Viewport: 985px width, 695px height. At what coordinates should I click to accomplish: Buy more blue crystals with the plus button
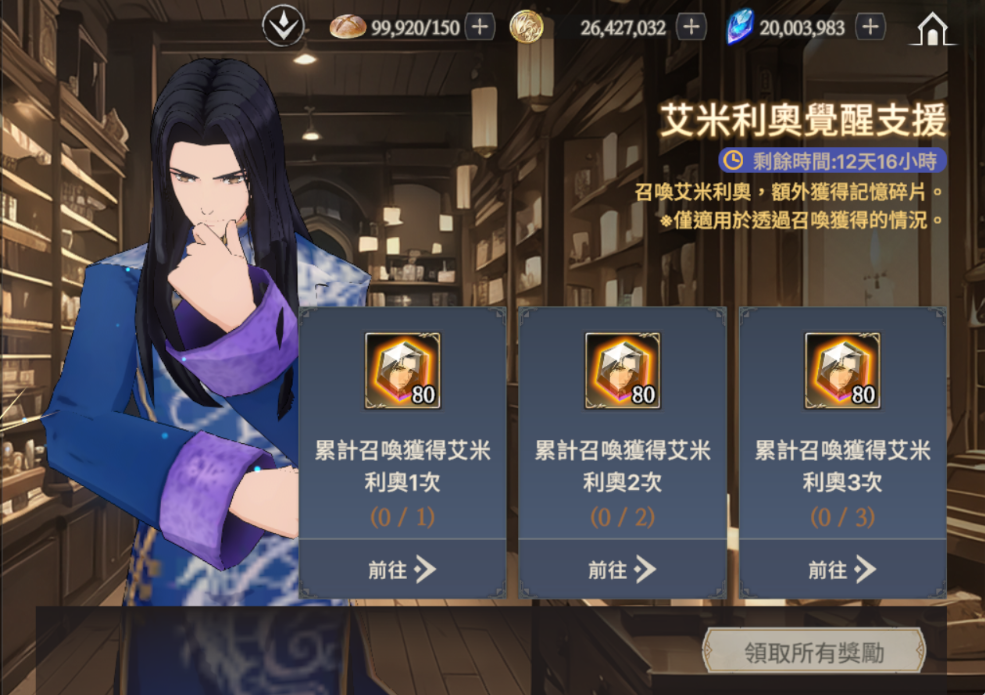point(870,27)
